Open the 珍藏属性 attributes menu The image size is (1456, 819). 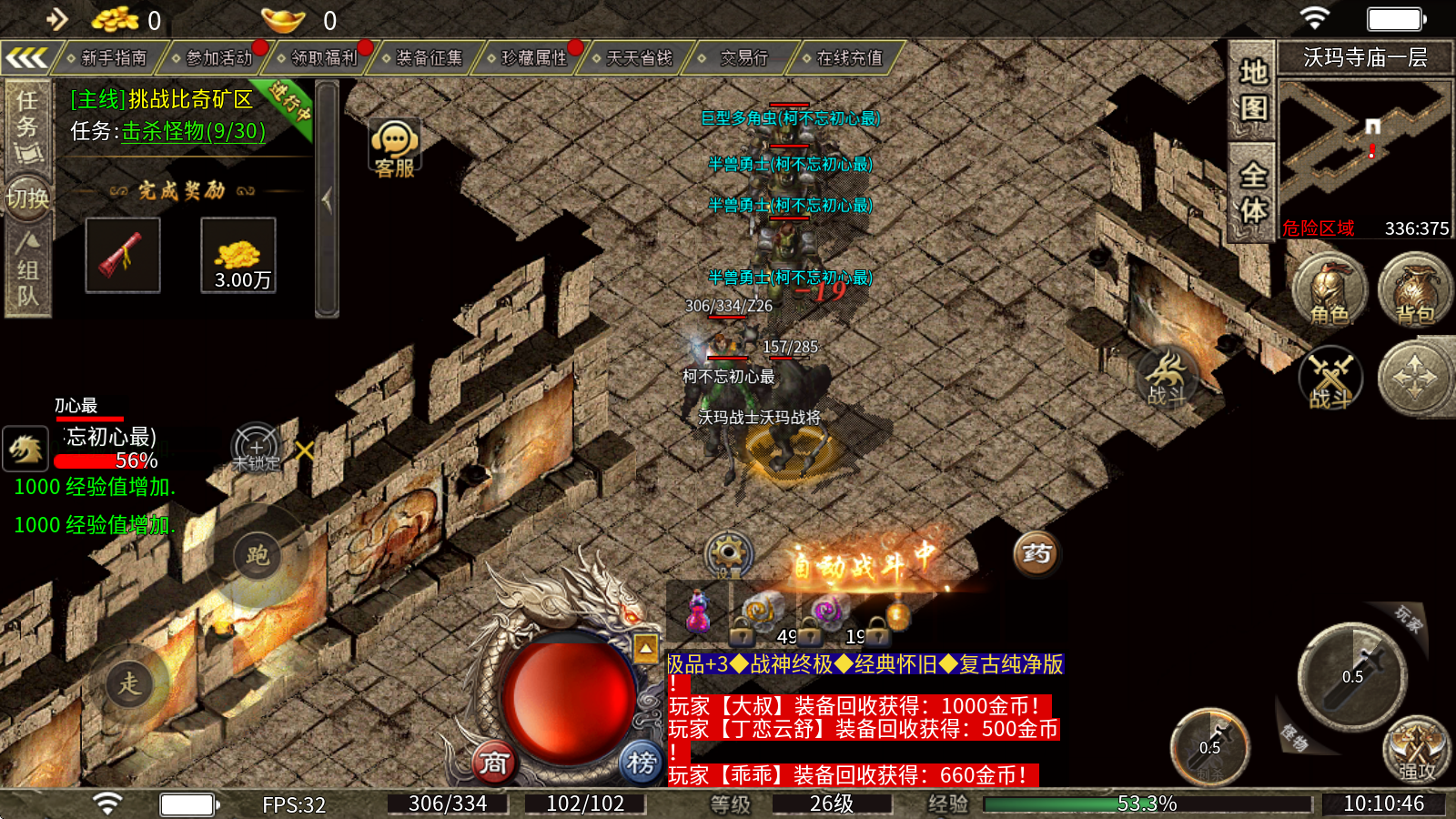click(534, 58)
